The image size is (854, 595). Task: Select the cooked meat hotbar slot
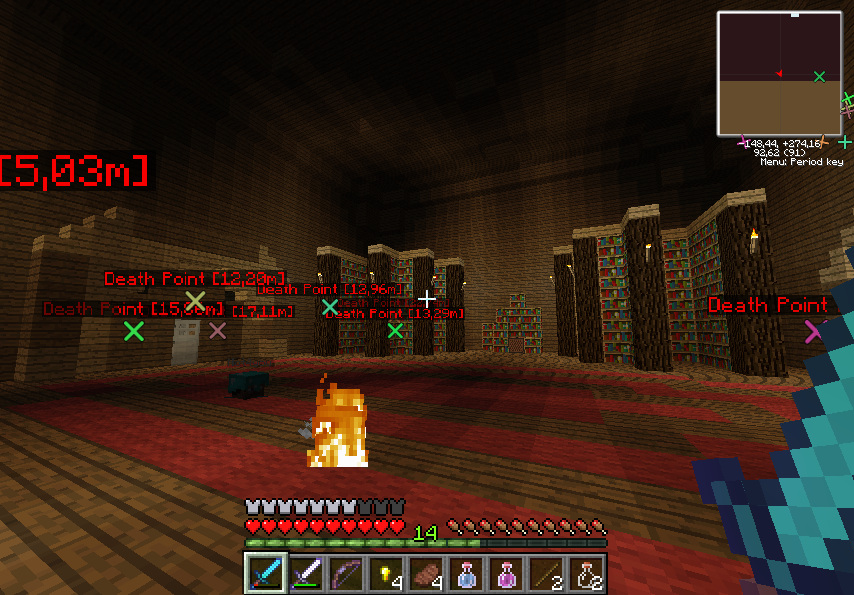(x=426, y=573)
